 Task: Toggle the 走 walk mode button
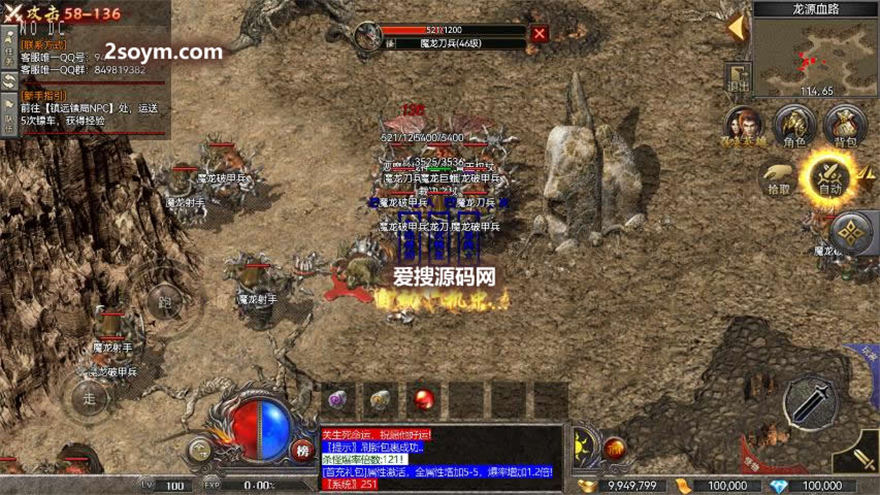(87, 397)
